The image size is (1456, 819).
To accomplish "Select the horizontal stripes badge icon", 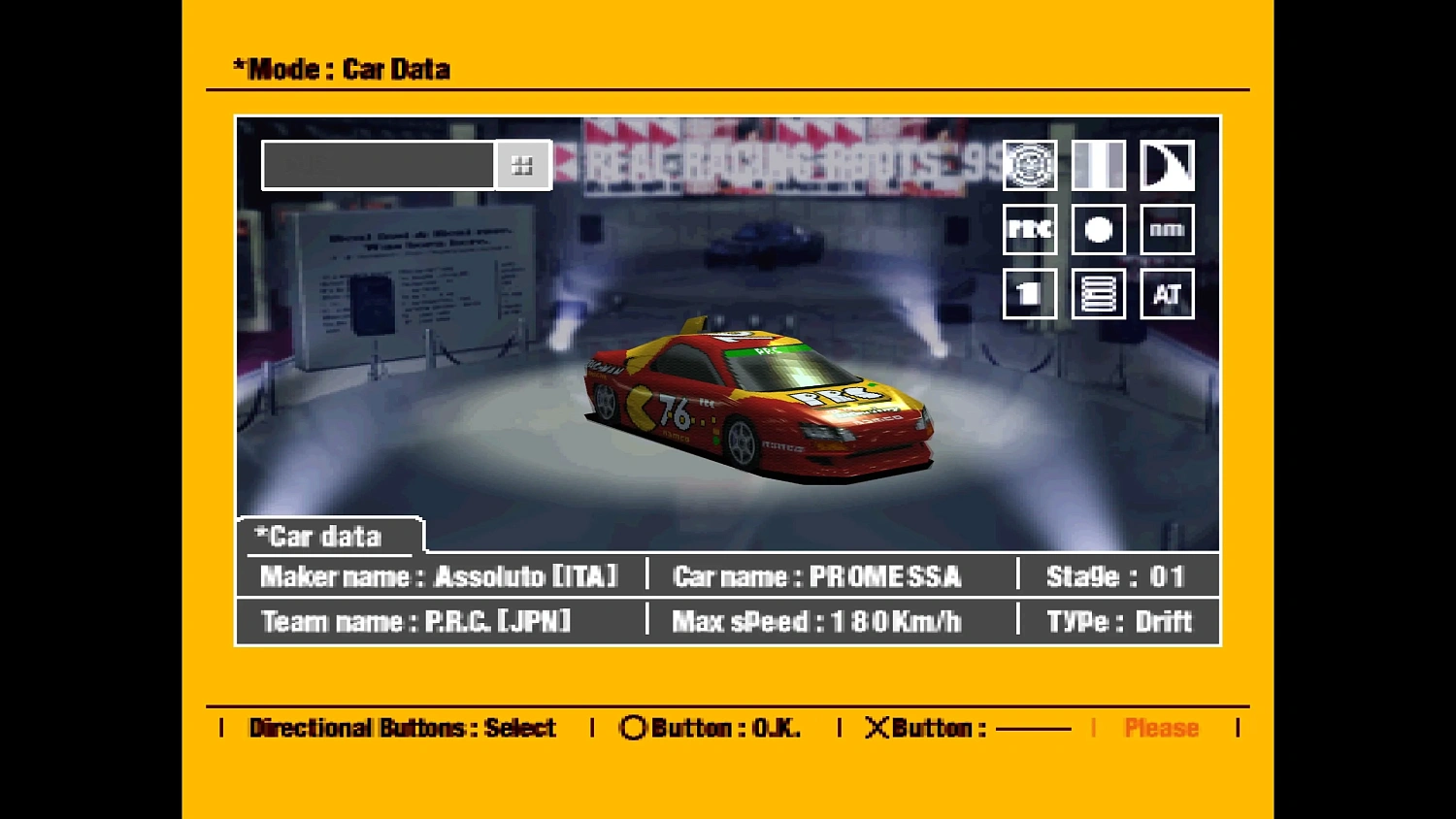I will pos(1098,294).
